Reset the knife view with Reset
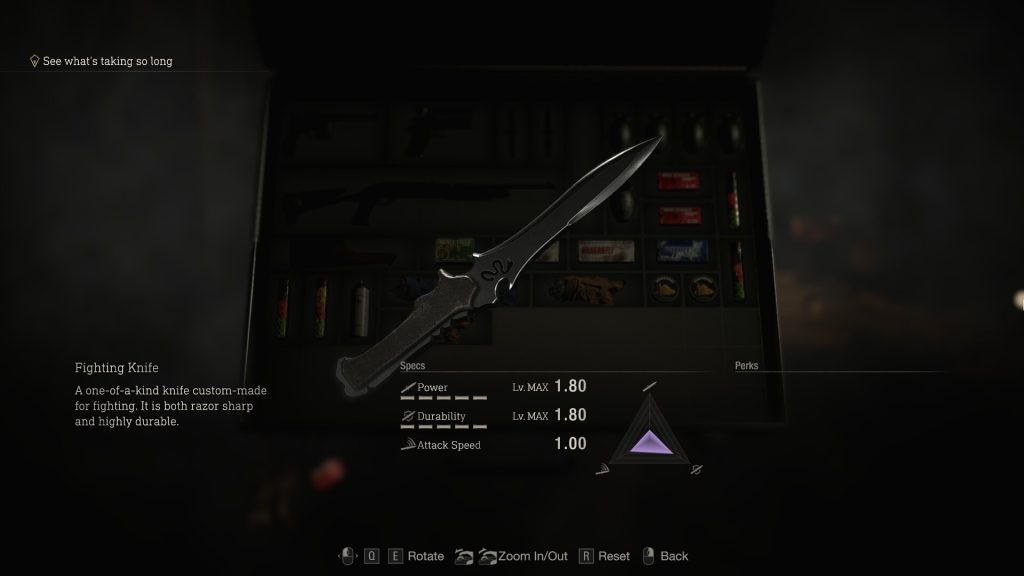This screenshot has width=1024, height=576. tap(614, 556)
